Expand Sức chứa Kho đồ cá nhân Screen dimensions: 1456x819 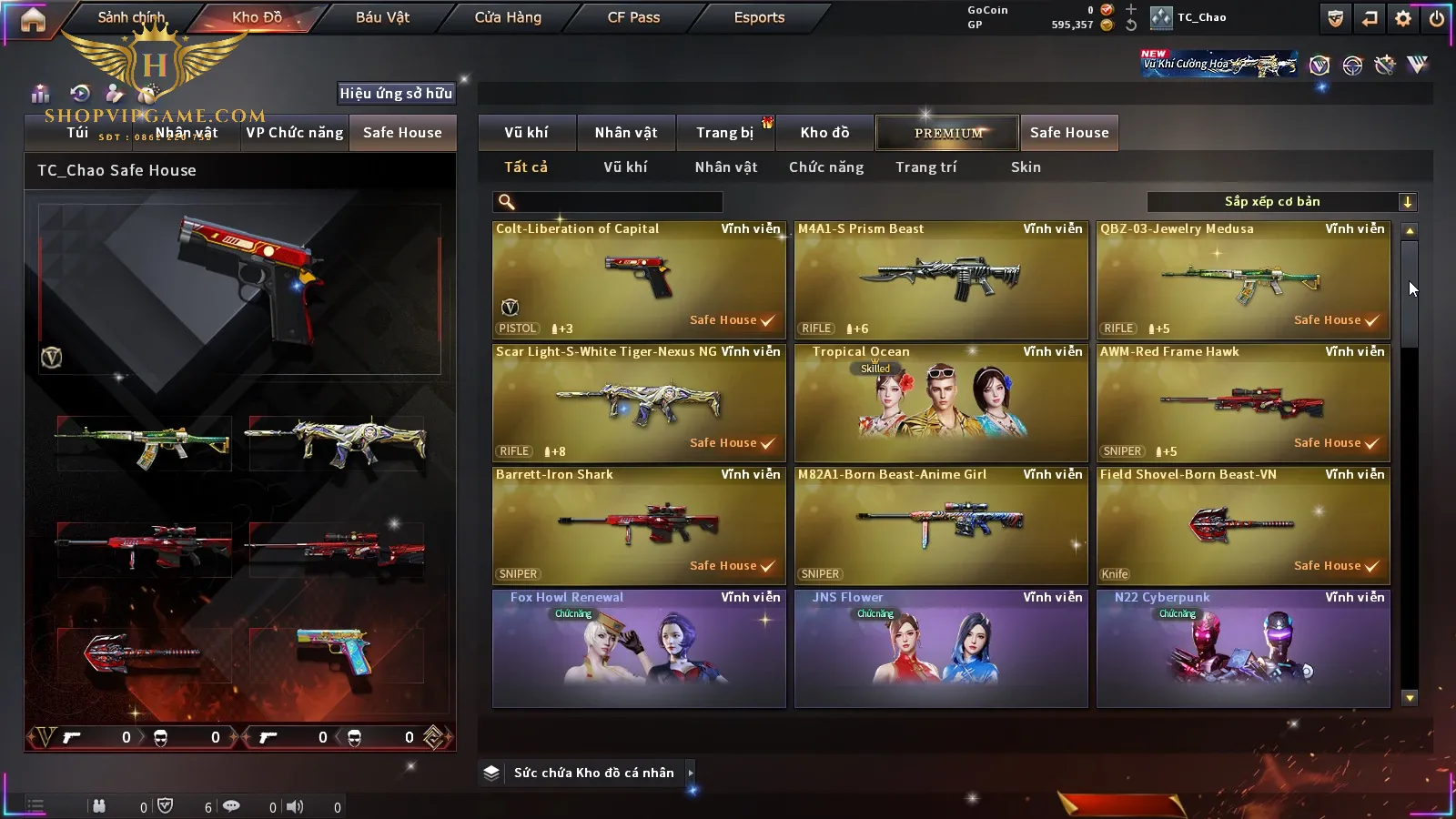pyautogui.click(x=691, y=773)
